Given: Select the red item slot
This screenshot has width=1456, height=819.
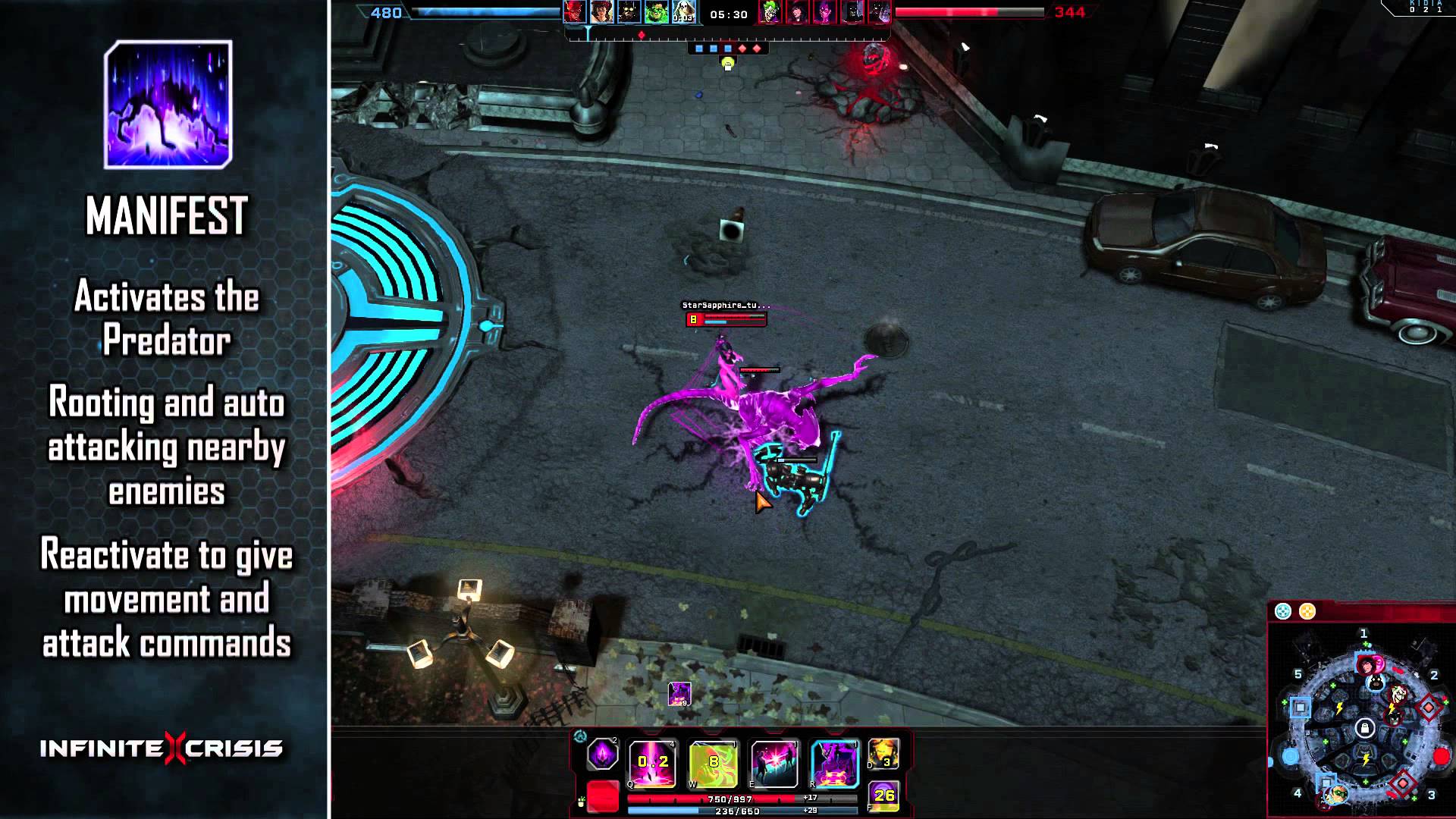Looking at the screenshot, I should pos(603,797).
